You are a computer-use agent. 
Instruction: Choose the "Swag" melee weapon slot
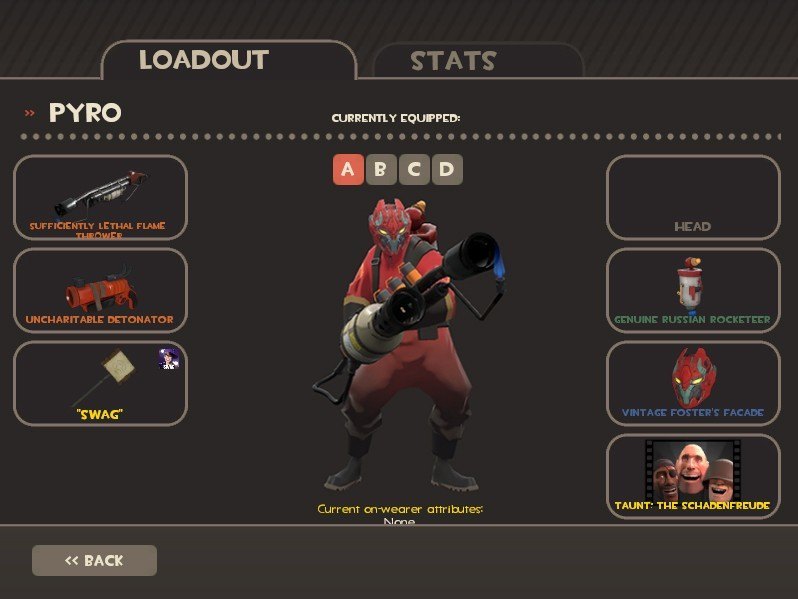(x=100, y=384)
